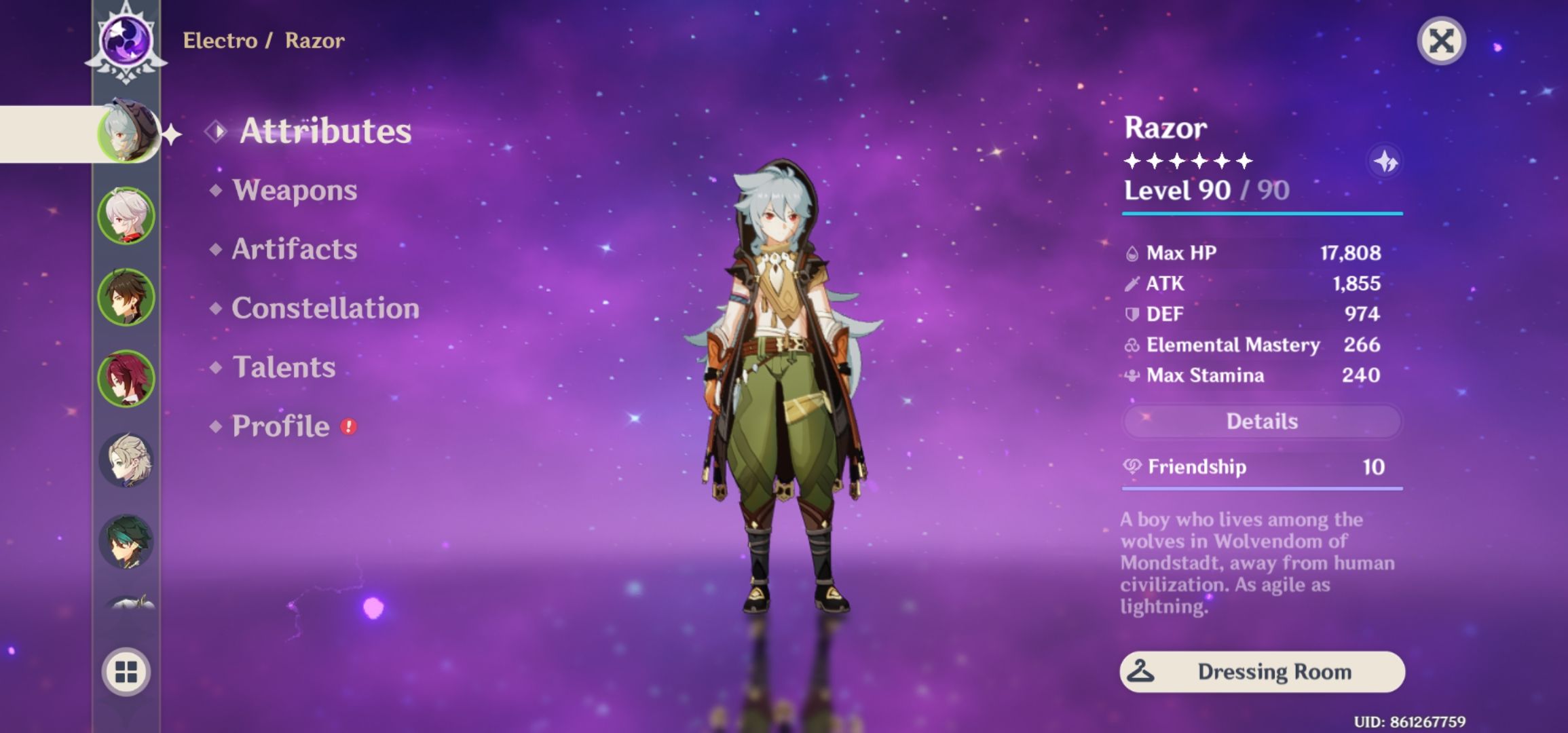The width and height of the screenshot is (1568, 733).
Task: Select the blonde-haired character portrait
Action: click(x=126, y=460)
